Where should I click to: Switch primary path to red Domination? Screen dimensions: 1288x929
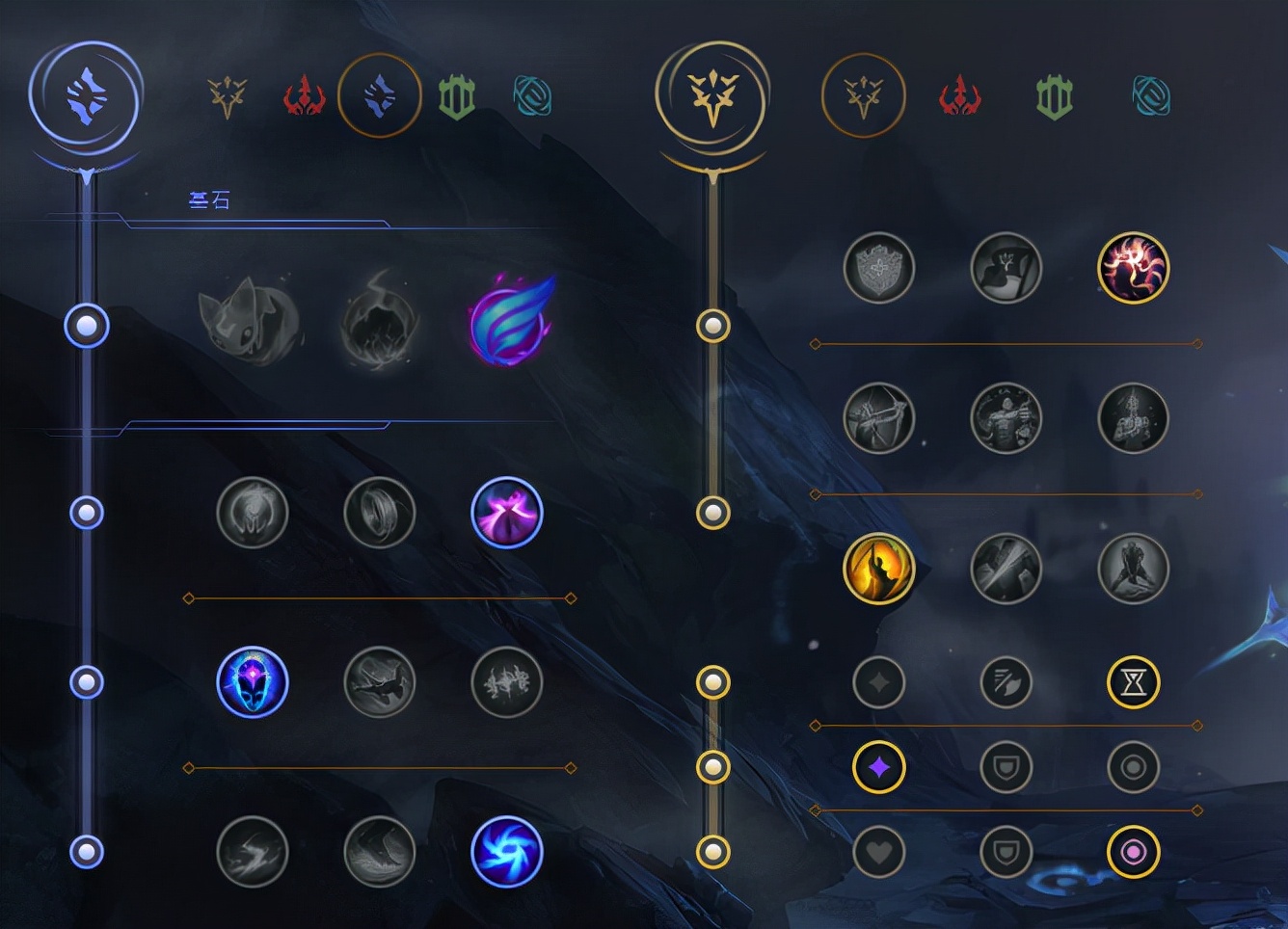pyautogui.click(x=304, y=97)
